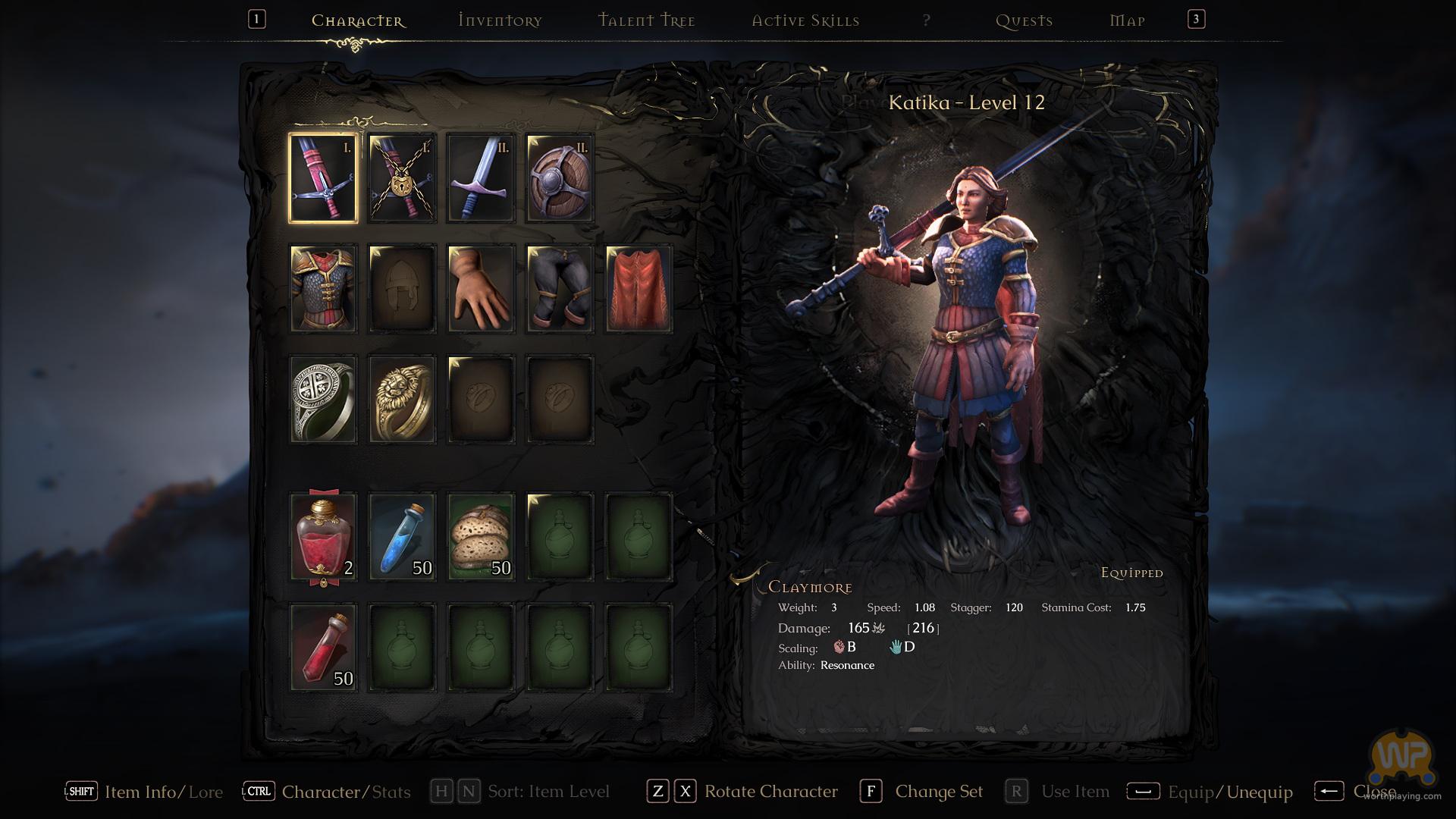Open the Map tab
Image resolution: width=1456 pixels, height=819 pixels.
tap(1127, 20)
